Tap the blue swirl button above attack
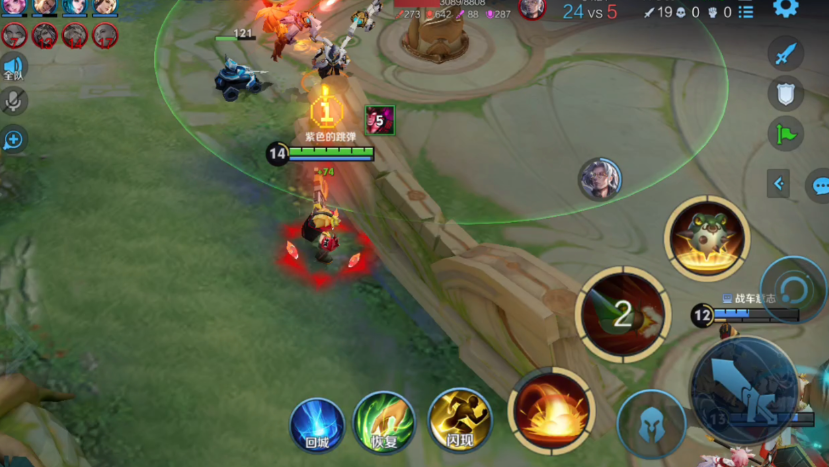Viewport: 829px width, 467px height. (x=793, y=287)
